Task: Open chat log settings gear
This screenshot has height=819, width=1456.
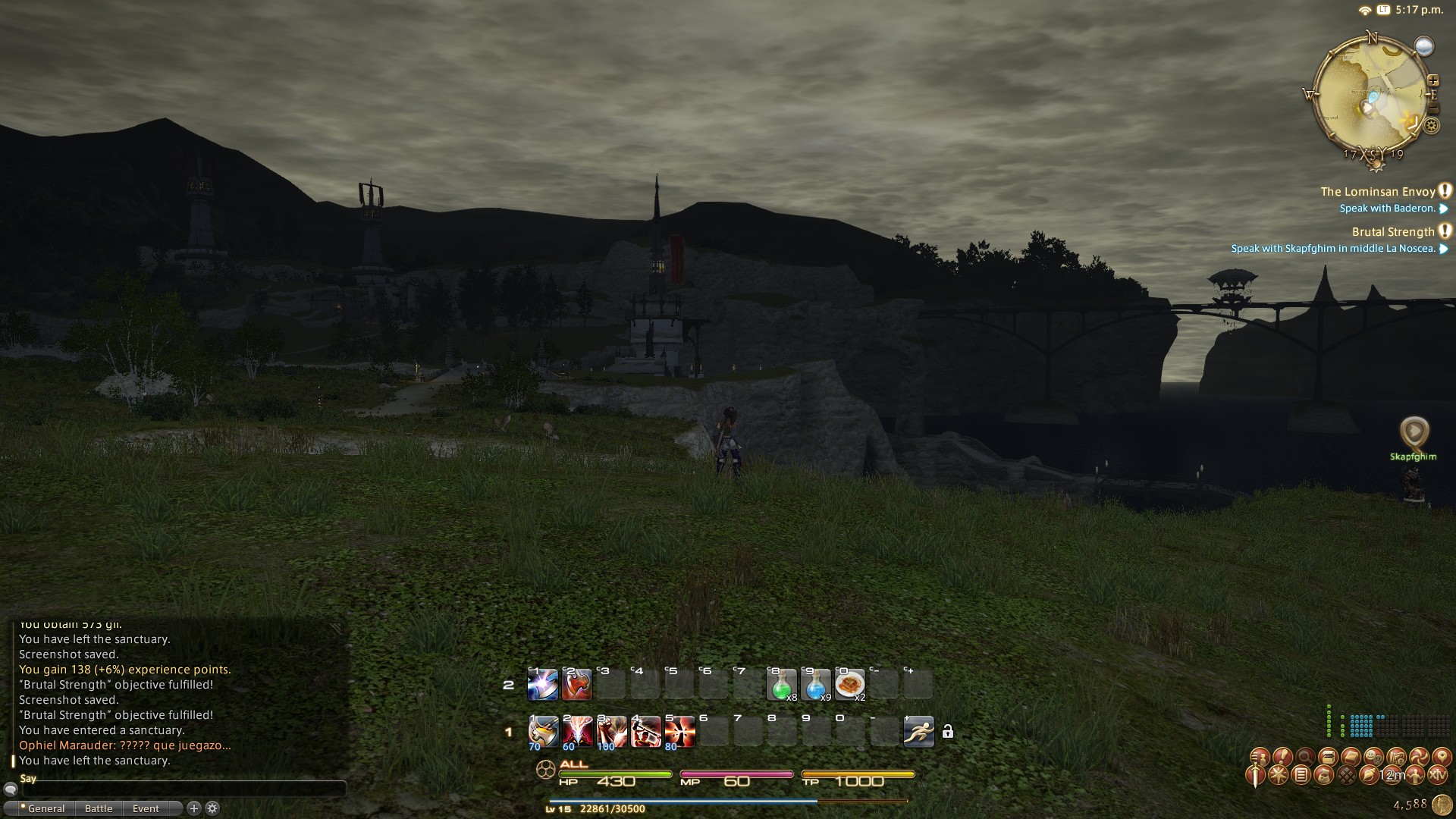Action: [212, 808]
